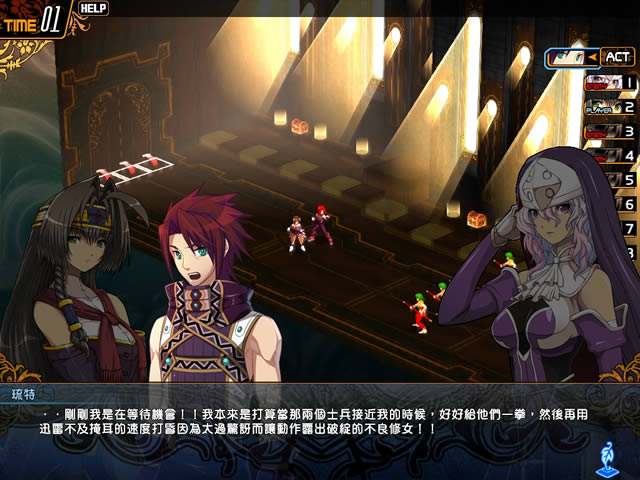Select turn order slot 1 enemy portrait

point(603,83)
